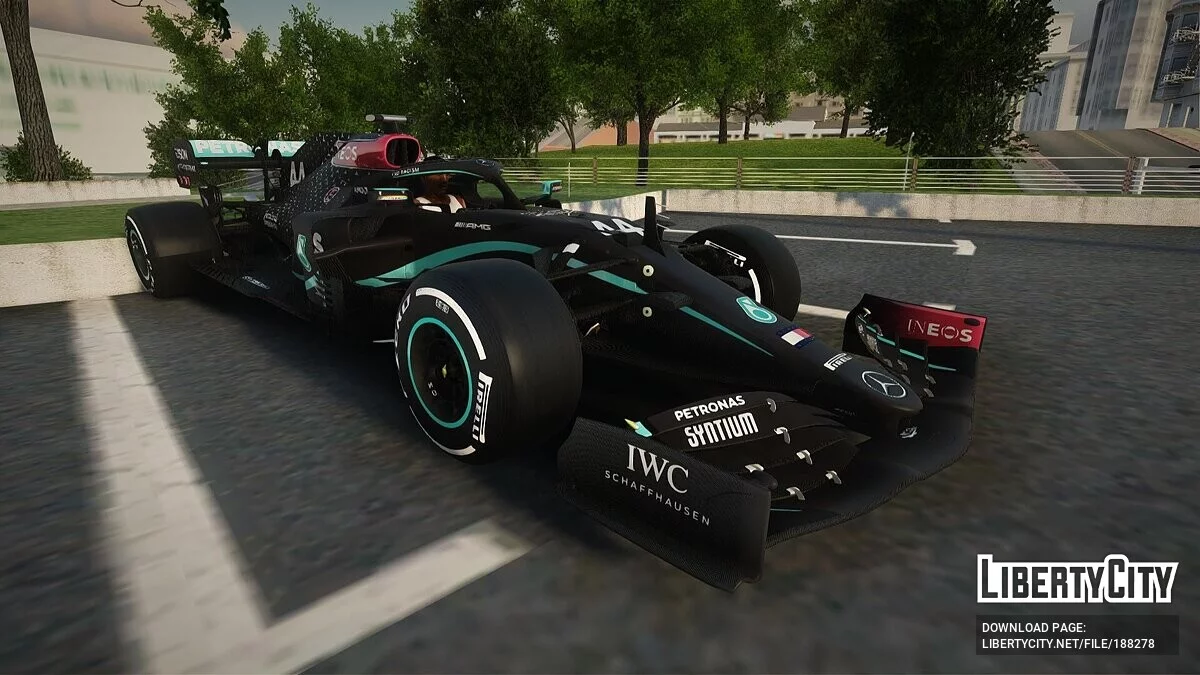Click the LibertyCity logo watermark

tap(1077, 579)
